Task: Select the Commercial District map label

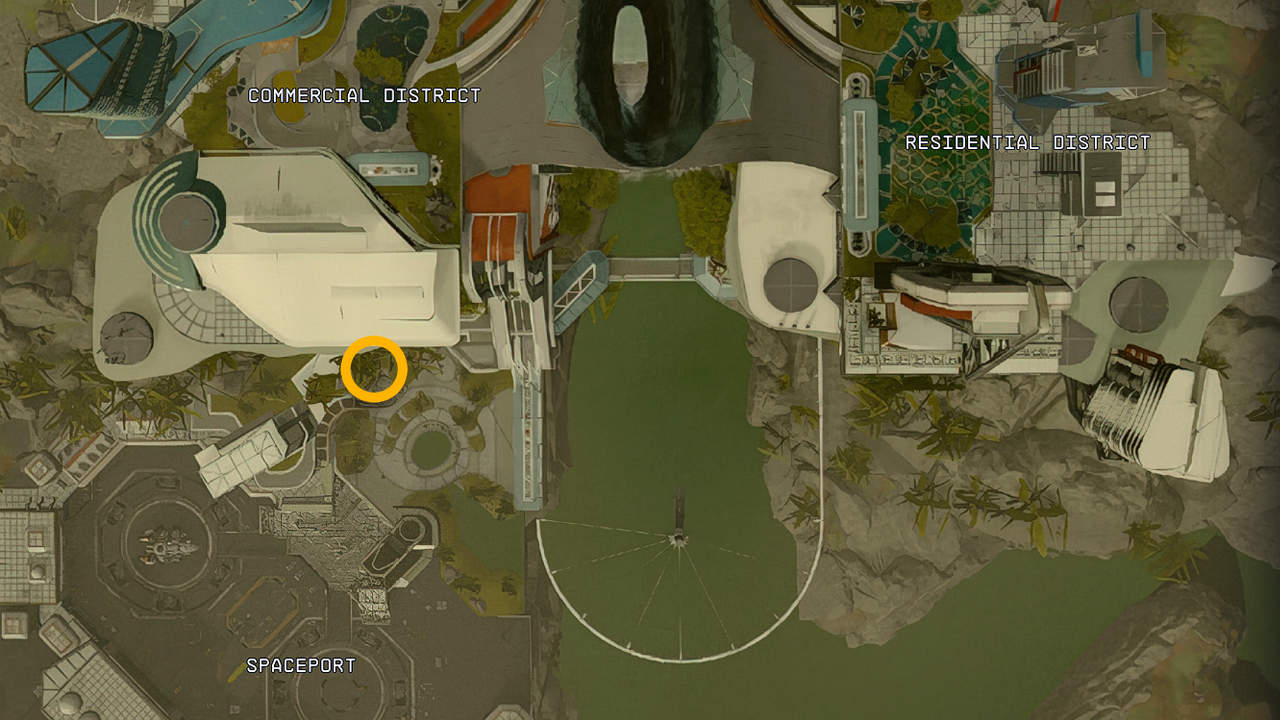Action: pyautogui.click(x=364, y=96)
